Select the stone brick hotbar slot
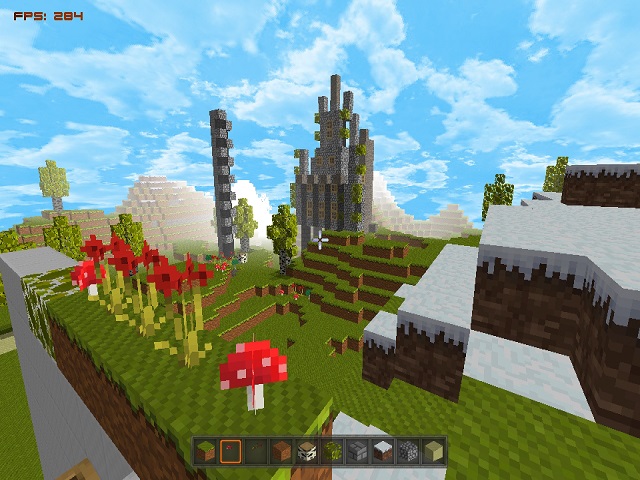Screen dimensions: 640x480 [x=357, y=451]
